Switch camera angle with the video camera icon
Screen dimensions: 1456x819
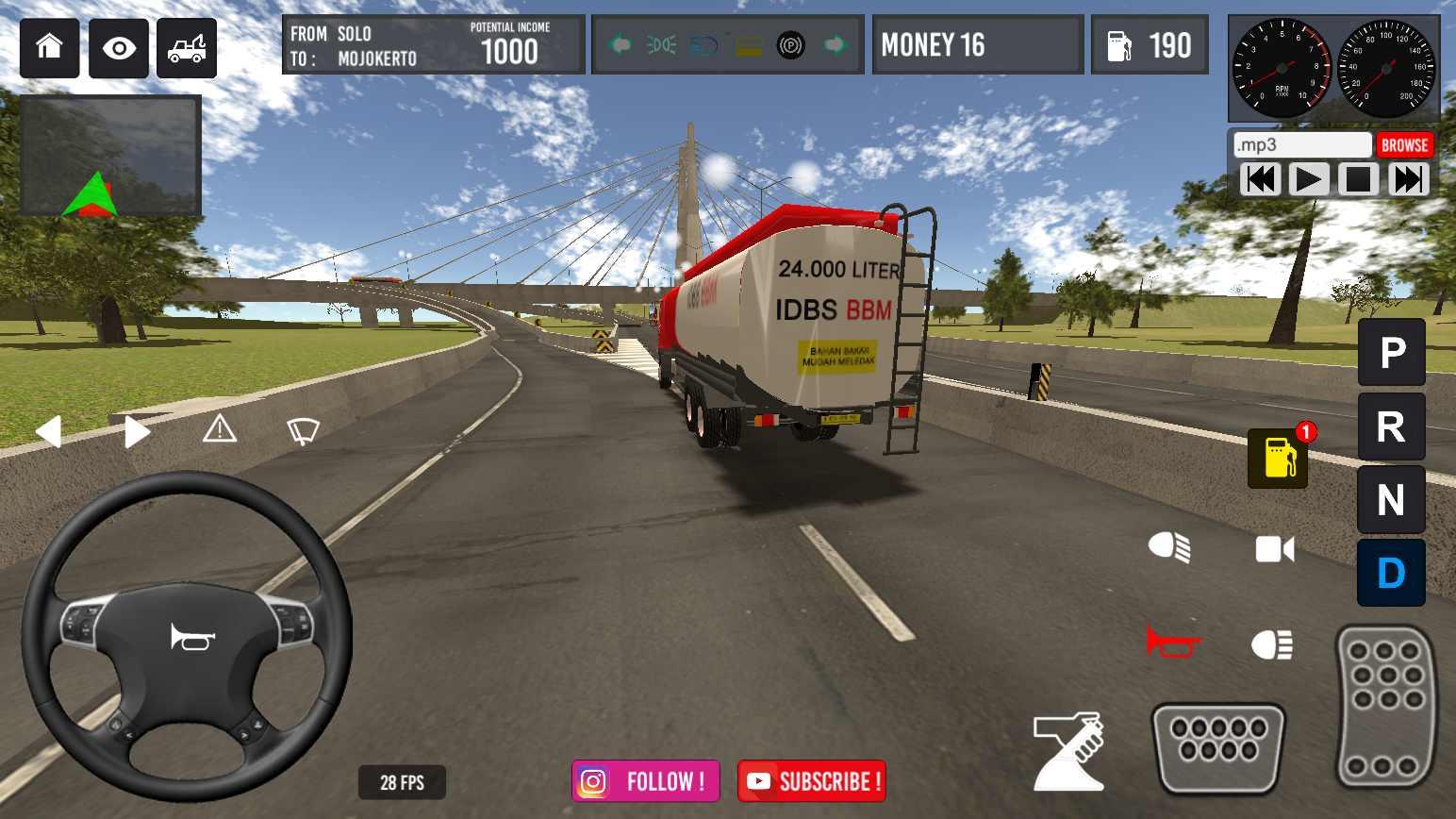(1273, 549)
